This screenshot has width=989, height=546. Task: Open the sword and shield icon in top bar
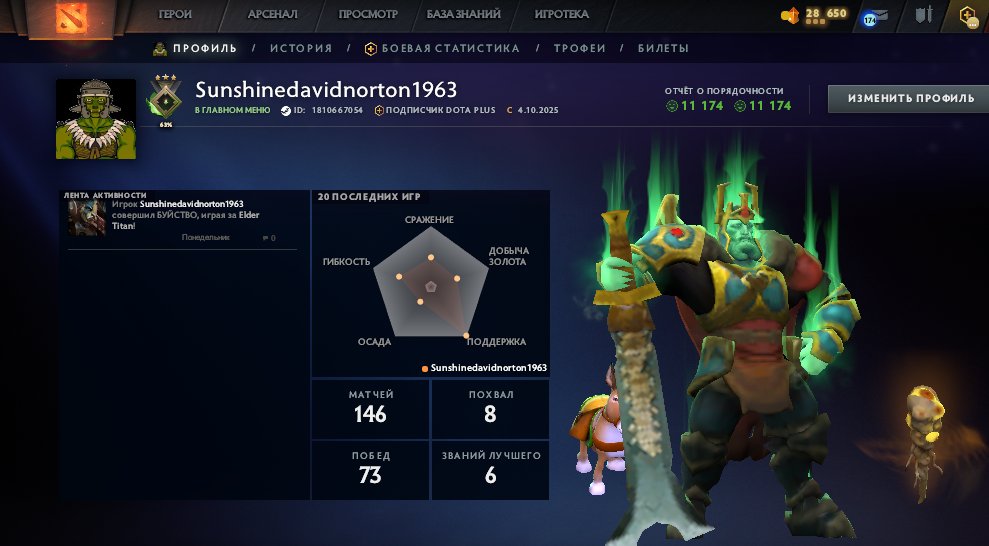pyautogui.click(x=923, y=16)
